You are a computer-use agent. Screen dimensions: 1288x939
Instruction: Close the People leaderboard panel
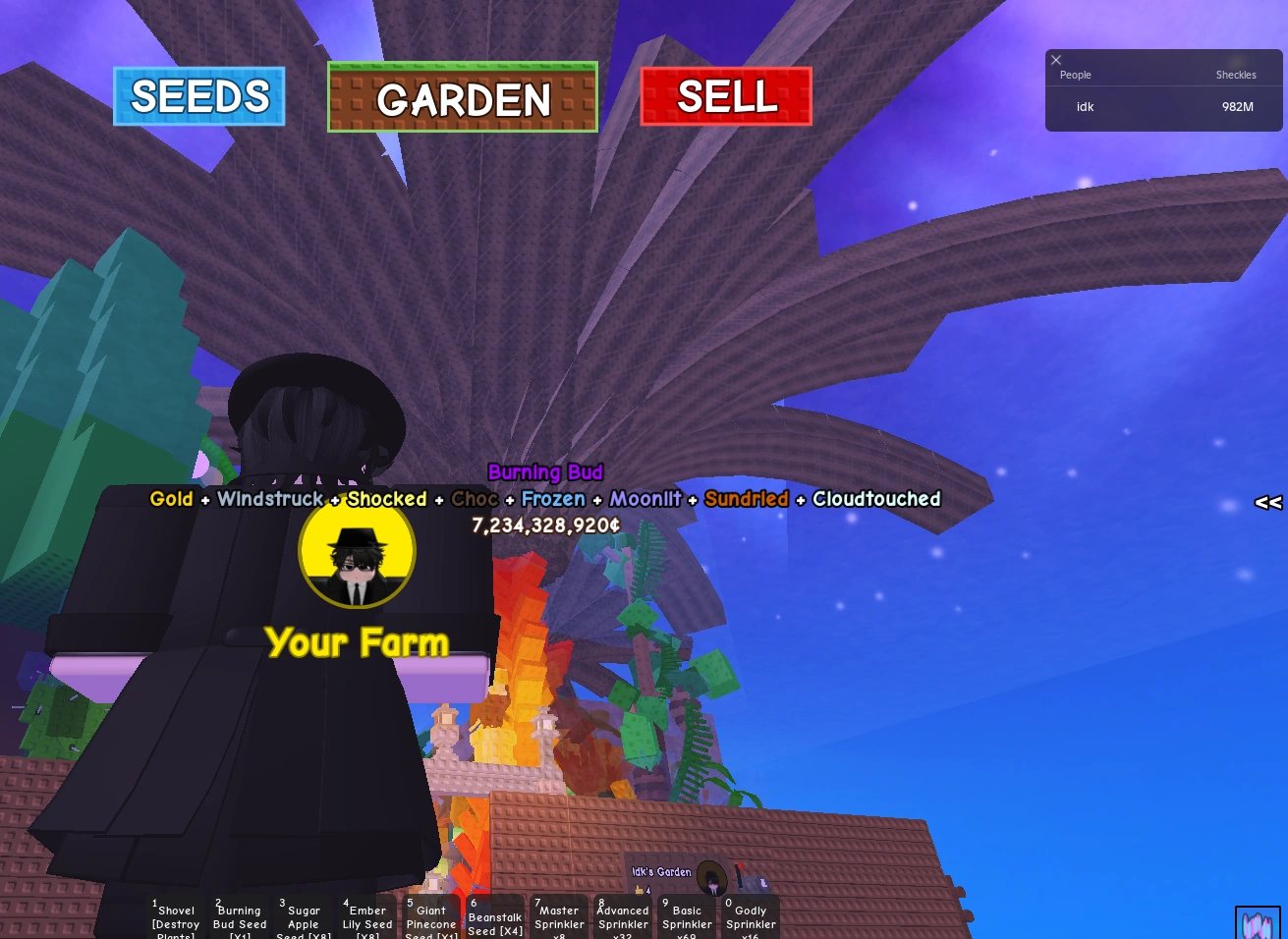[1056, 60]
